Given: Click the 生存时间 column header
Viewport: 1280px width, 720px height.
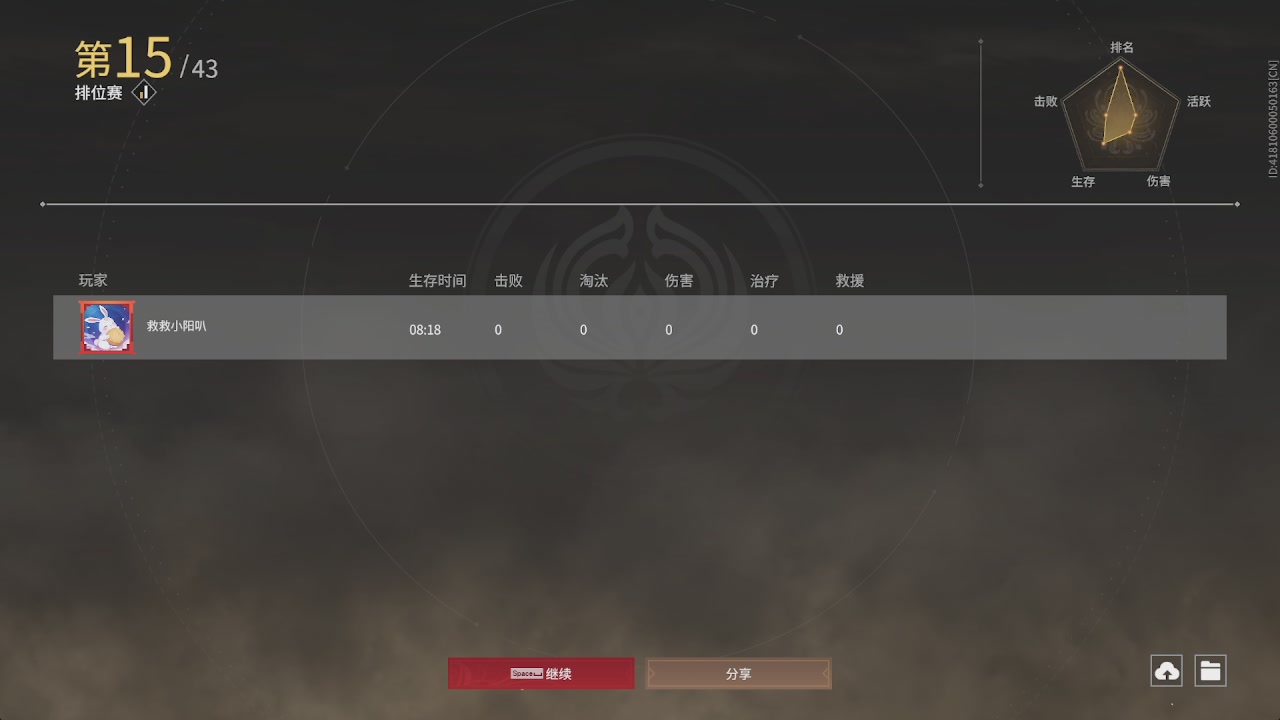Looking at the screenshot, I should 437,281.
